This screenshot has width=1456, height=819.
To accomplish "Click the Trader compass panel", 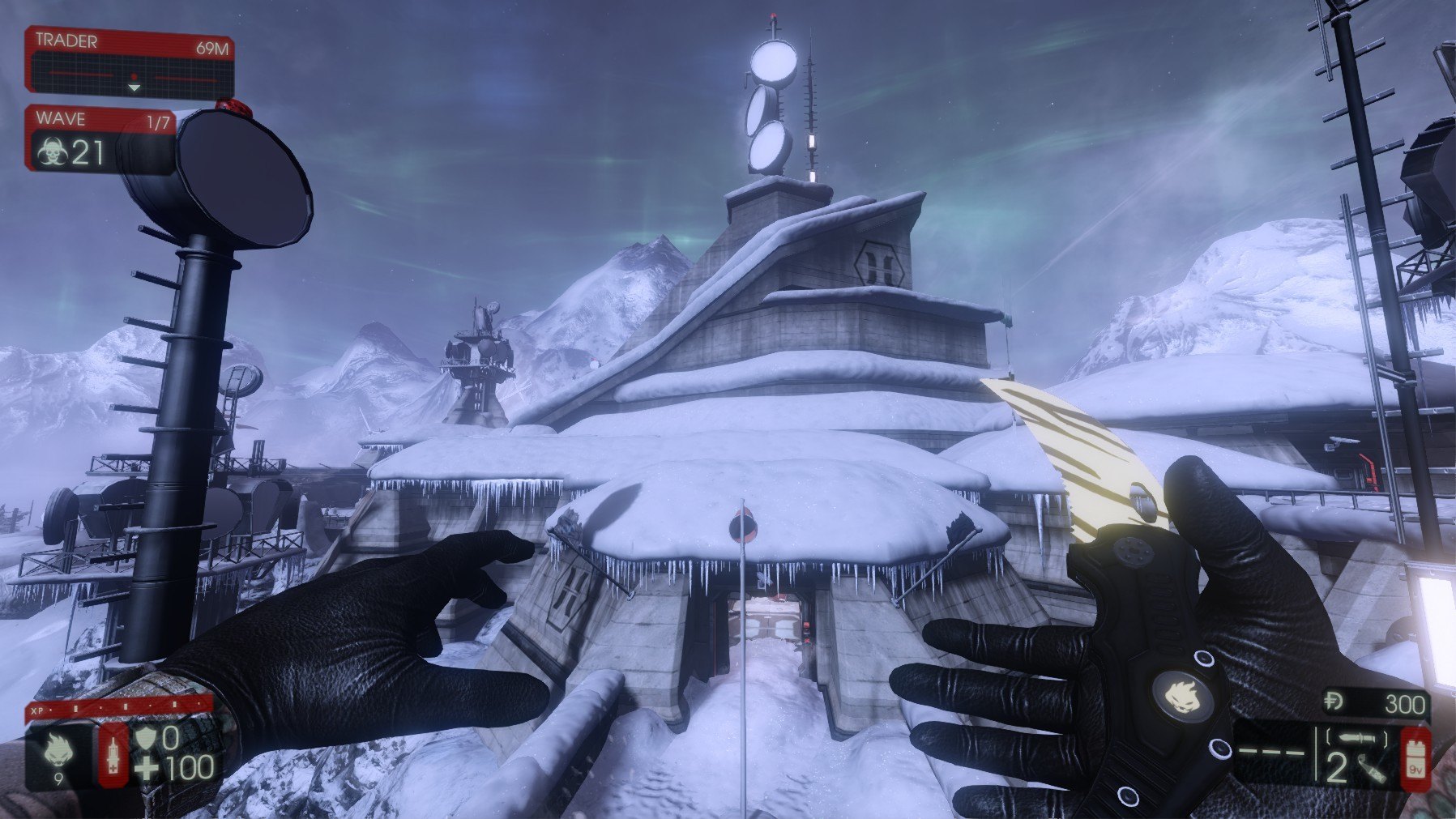I will click(x=130, y=62).
